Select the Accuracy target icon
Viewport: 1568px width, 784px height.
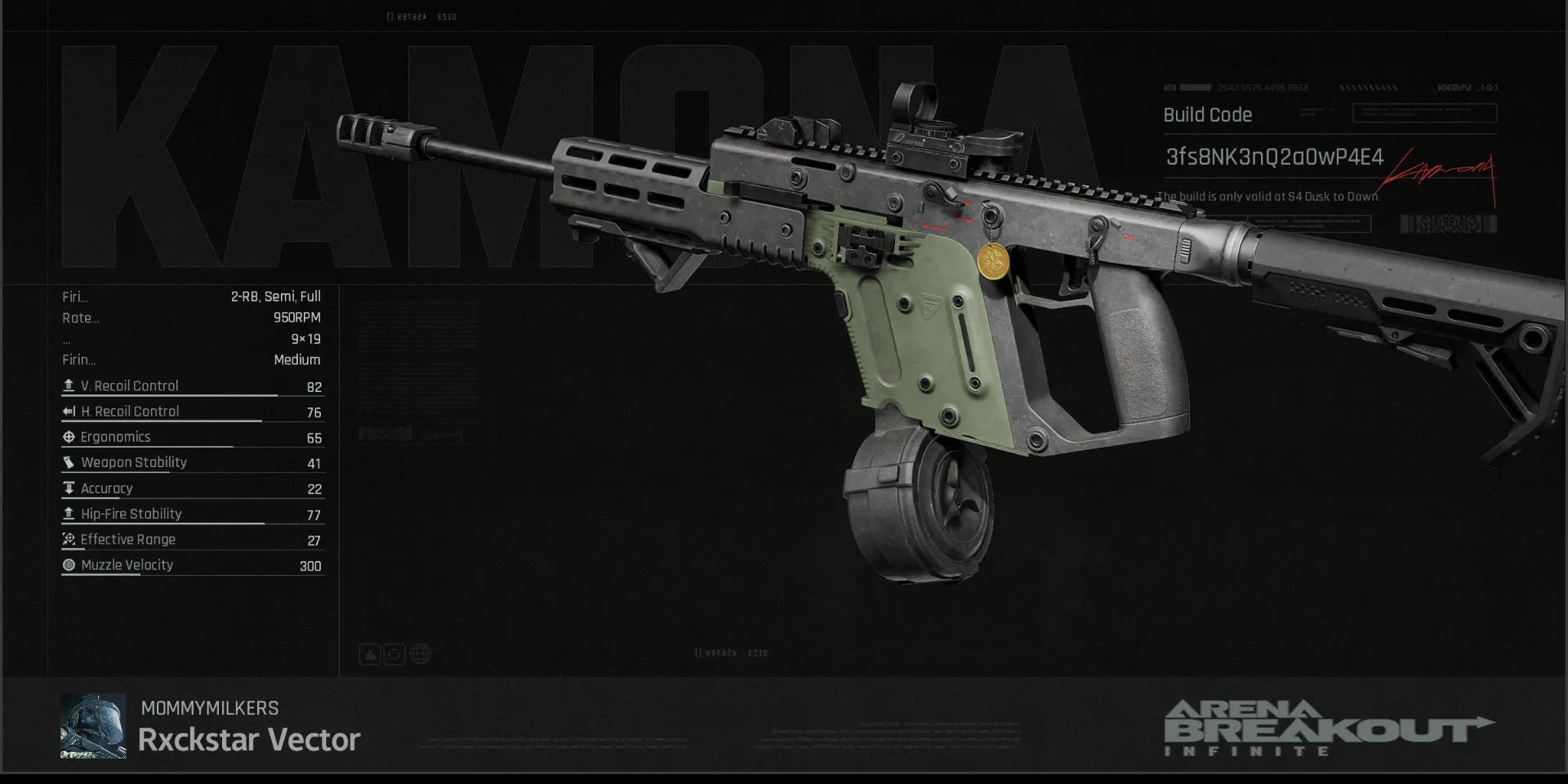69,488
